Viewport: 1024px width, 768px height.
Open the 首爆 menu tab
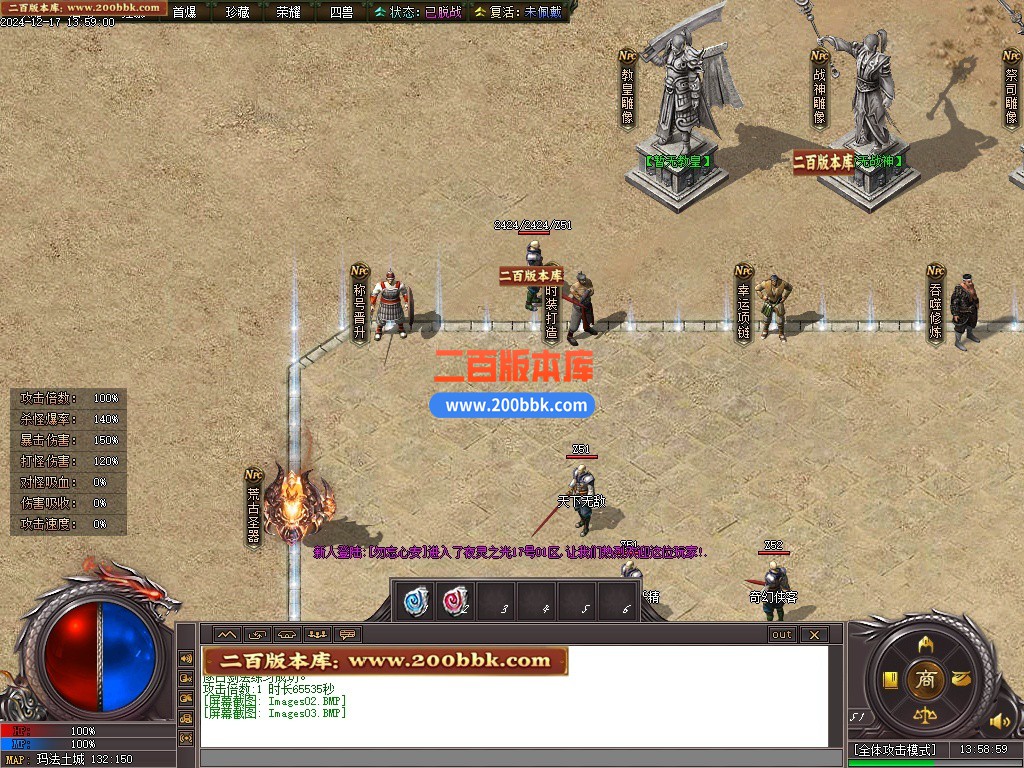184,12
